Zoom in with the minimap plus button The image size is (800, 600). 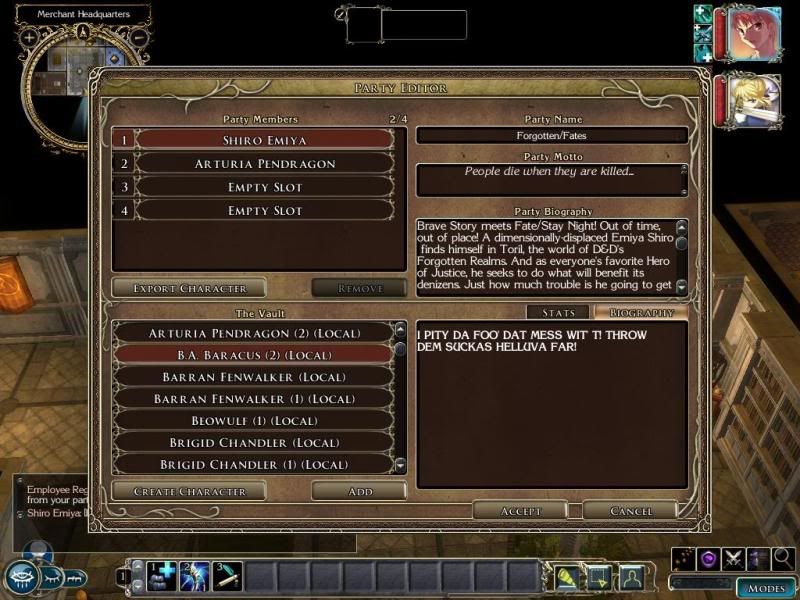coord(29,38)
